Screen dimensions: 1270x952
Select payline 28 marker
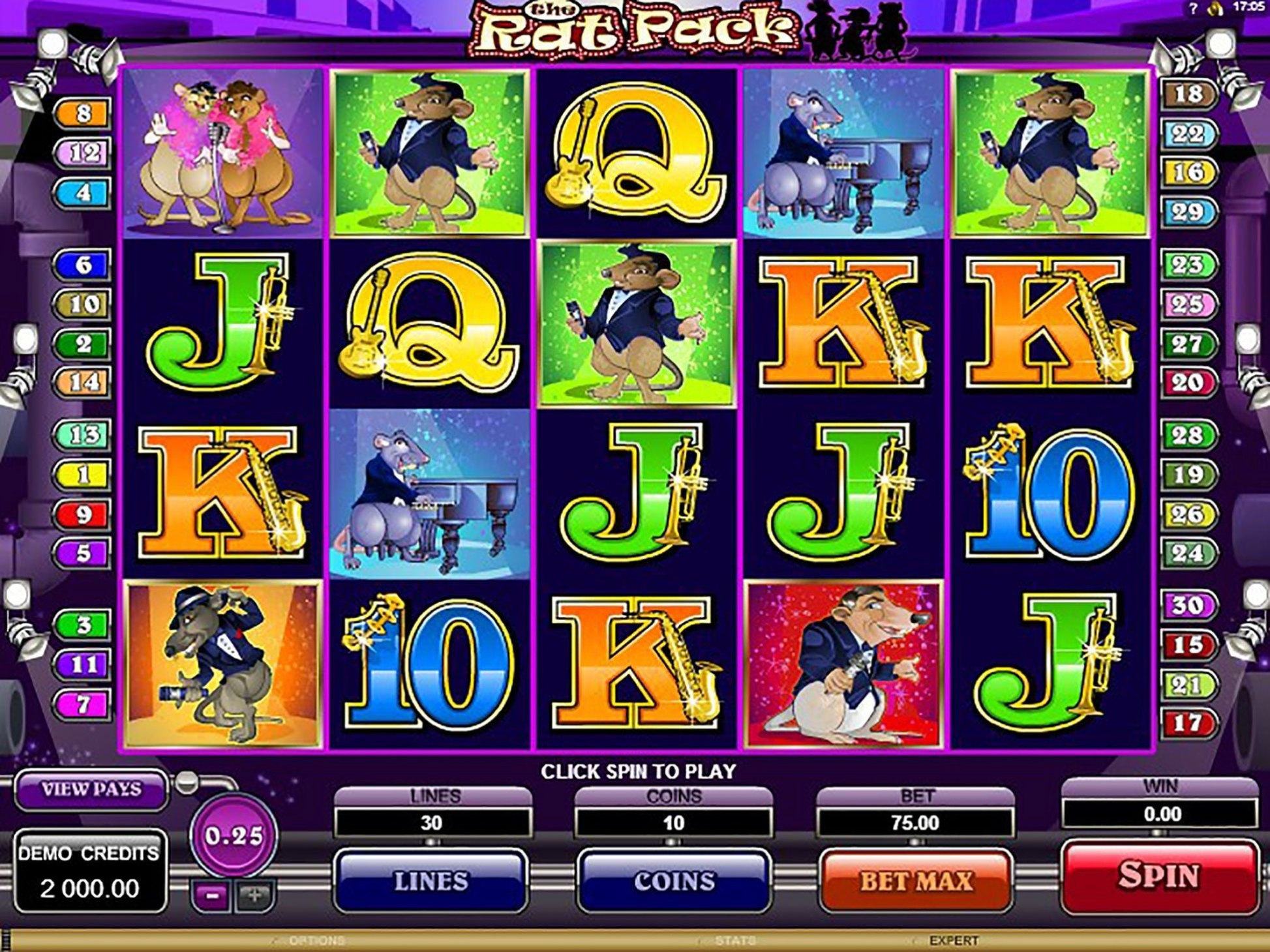[1188, 435]
